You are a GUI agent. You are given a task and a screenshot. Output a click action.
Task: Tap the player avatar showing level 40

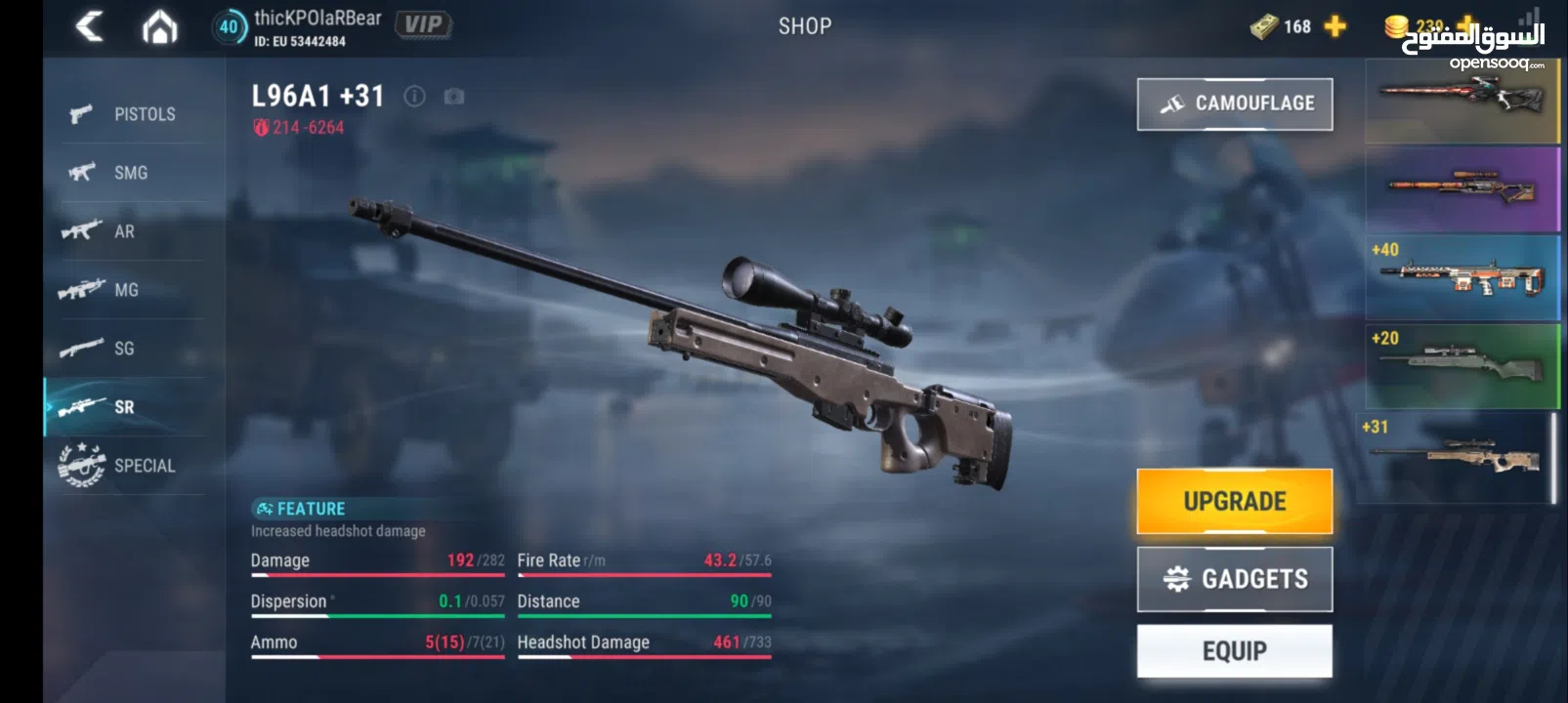pyautogui.click(x=231, y=26)
